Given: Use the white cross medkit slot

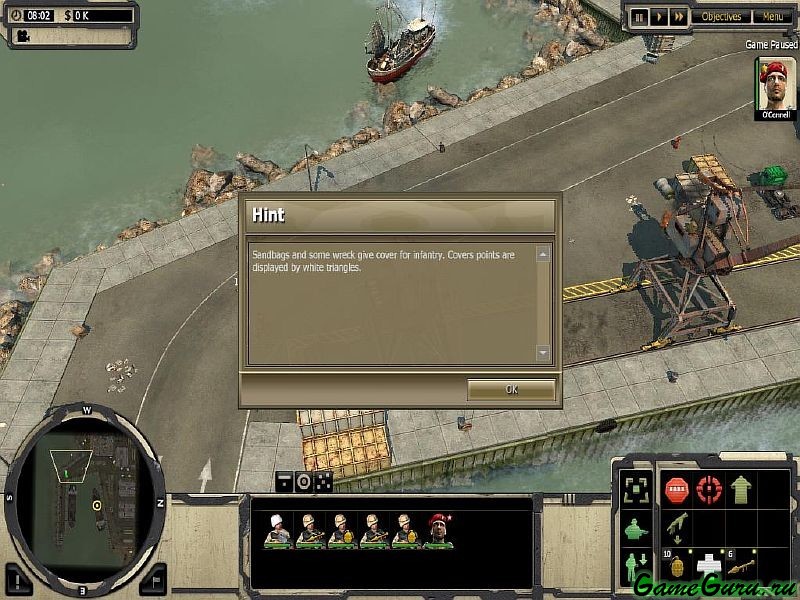Looking at the screenshot, I should point(709,564).
